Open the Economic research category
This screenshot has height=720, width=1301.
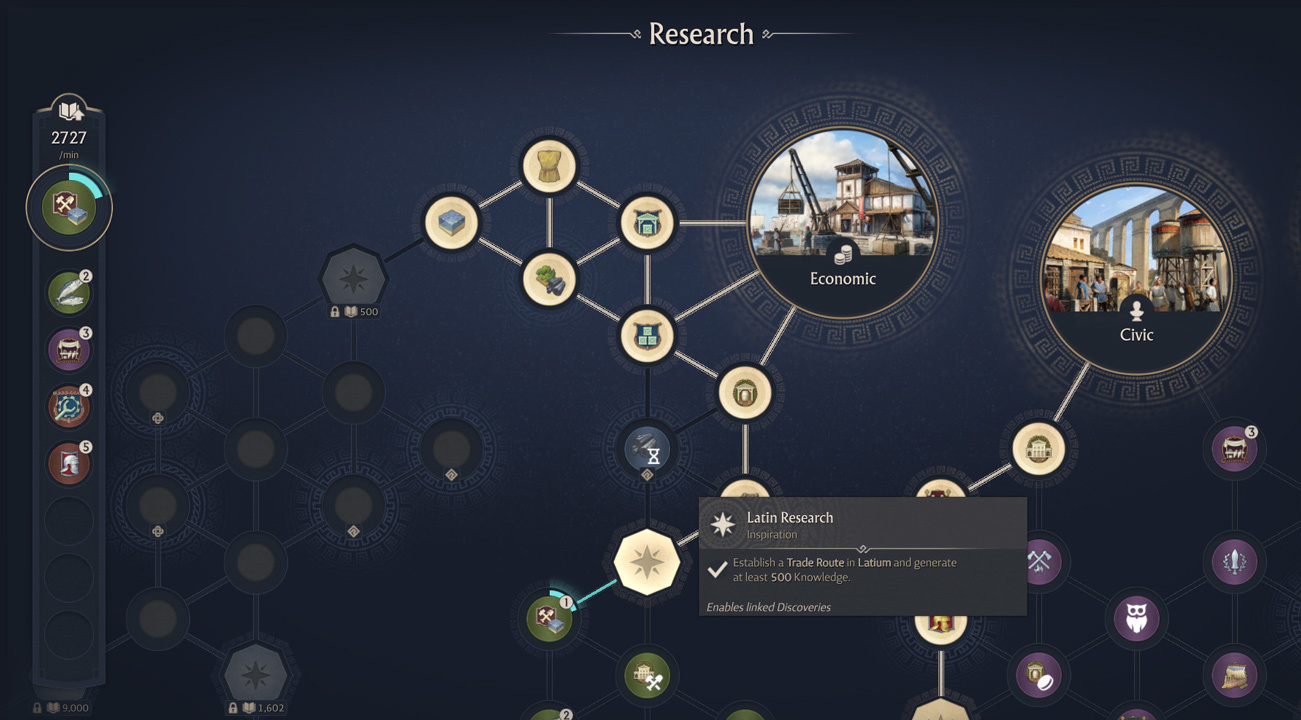point(843,225)
